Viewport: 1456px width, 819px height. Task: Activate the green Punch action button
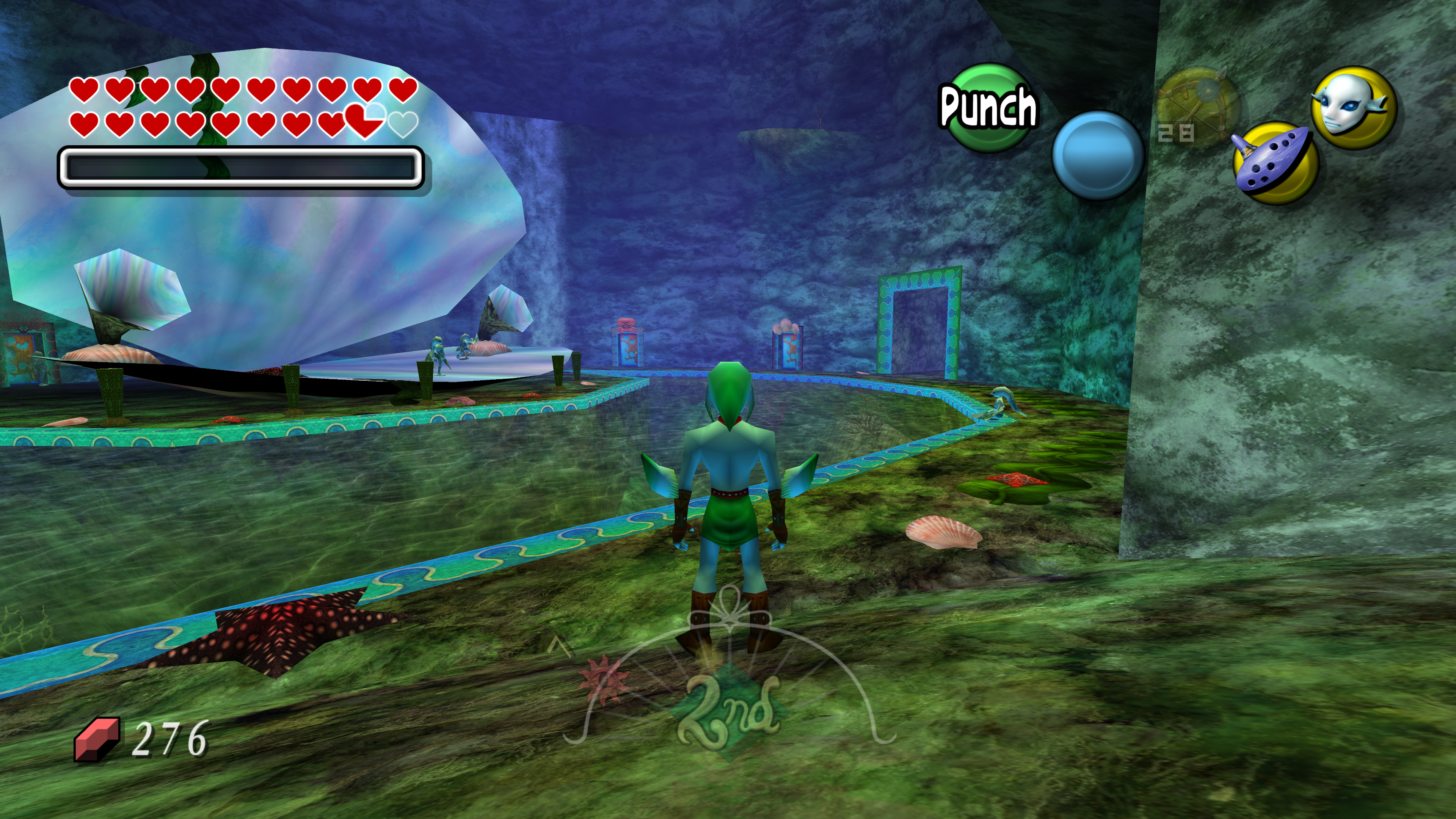coord(988,107)
